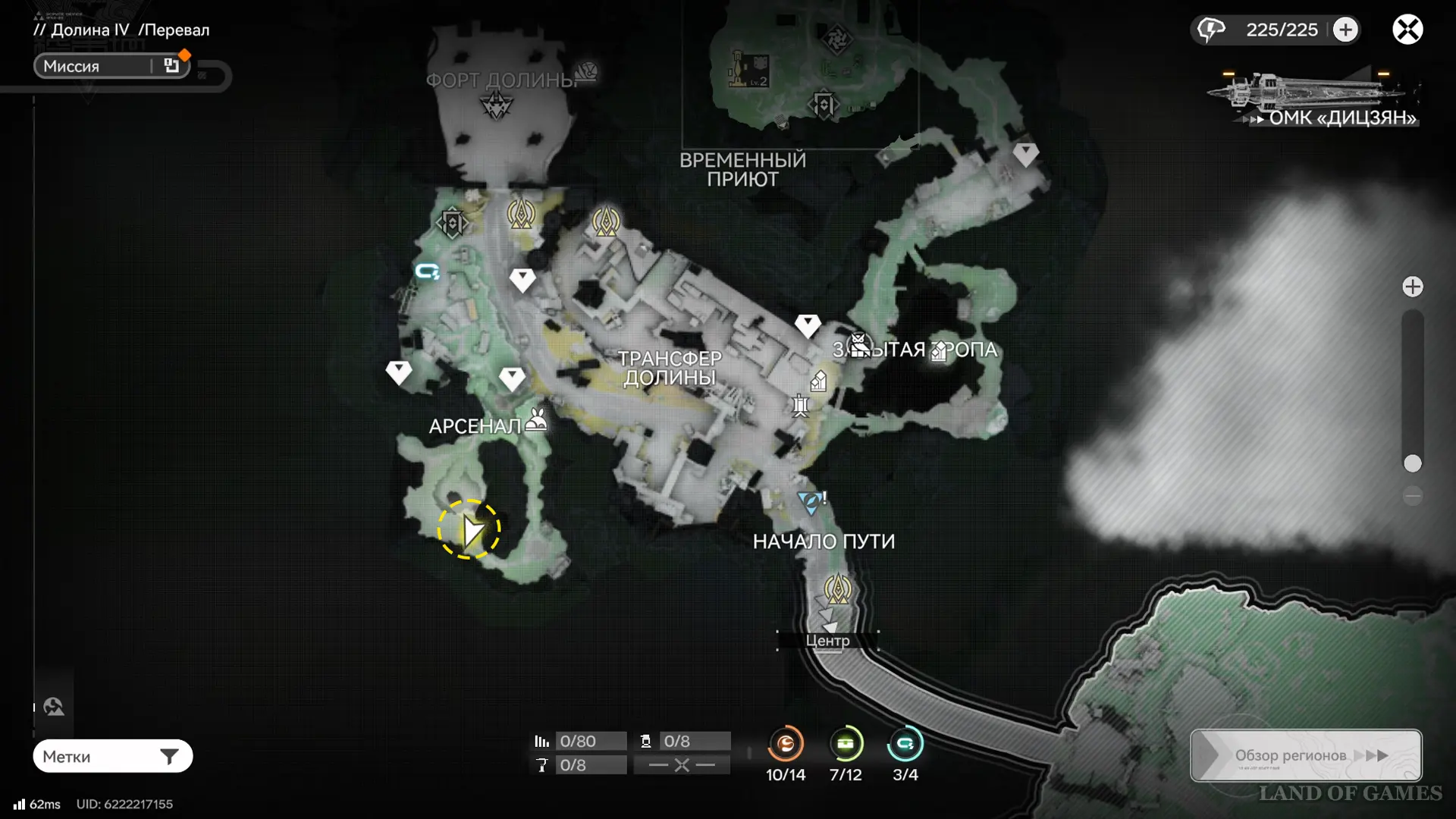Open the Миссия tracker panel
Viewport: 1456px width, 819px height.
111,66
